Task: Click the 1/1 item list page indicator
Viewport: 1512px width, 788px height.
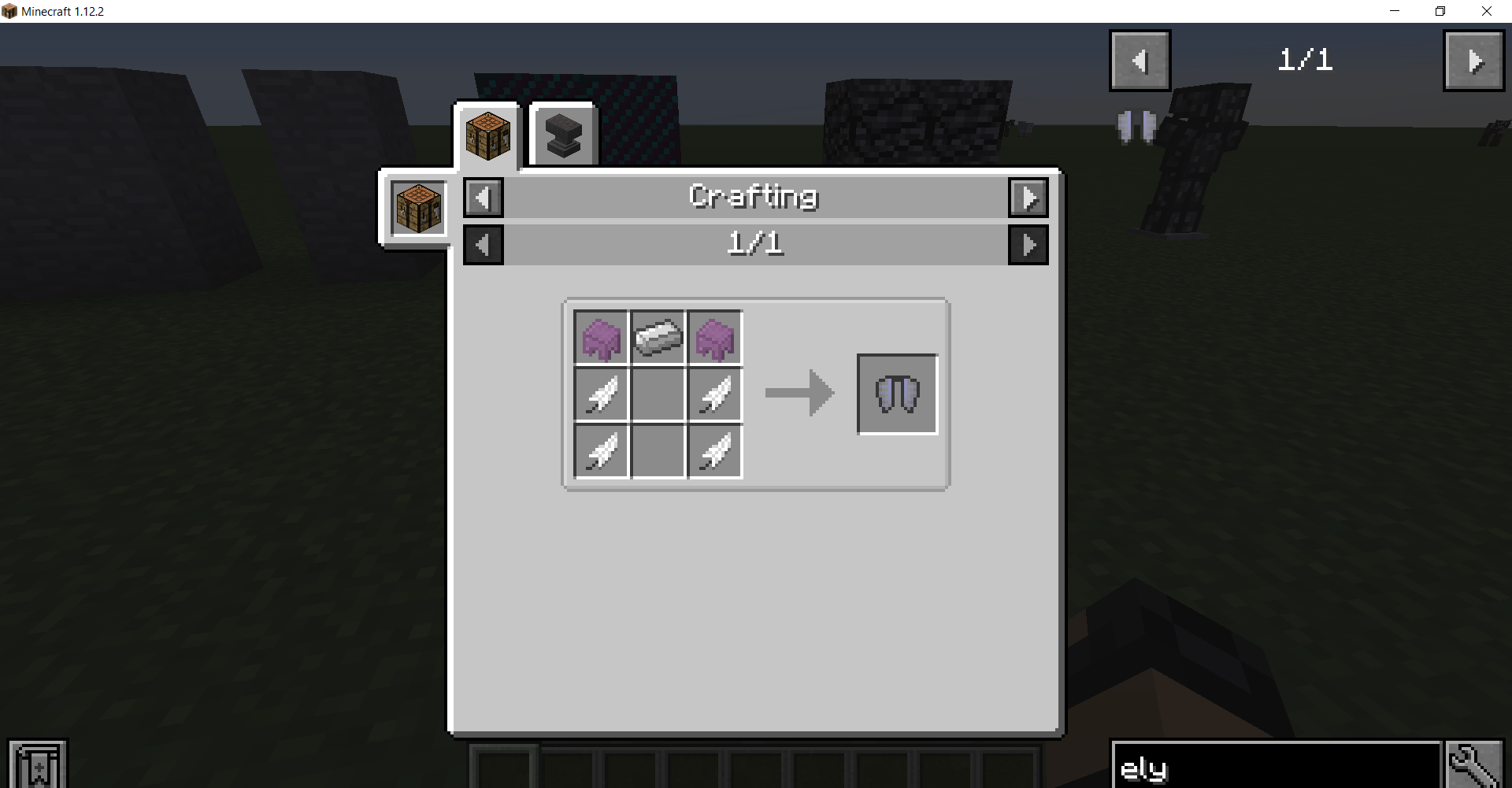Action: click(x=1305, y=59)
